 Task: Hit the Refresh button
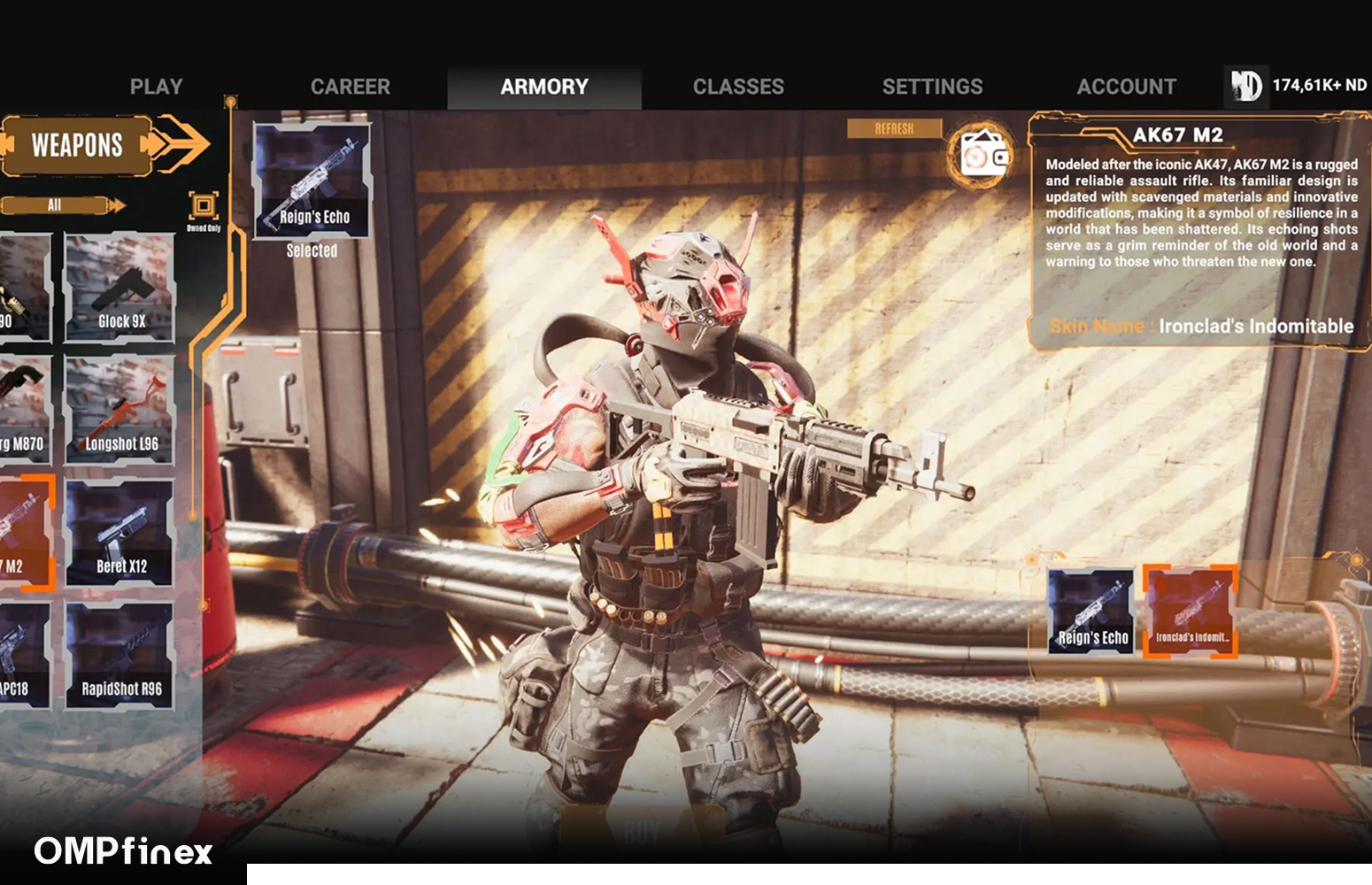pos(893,129)
